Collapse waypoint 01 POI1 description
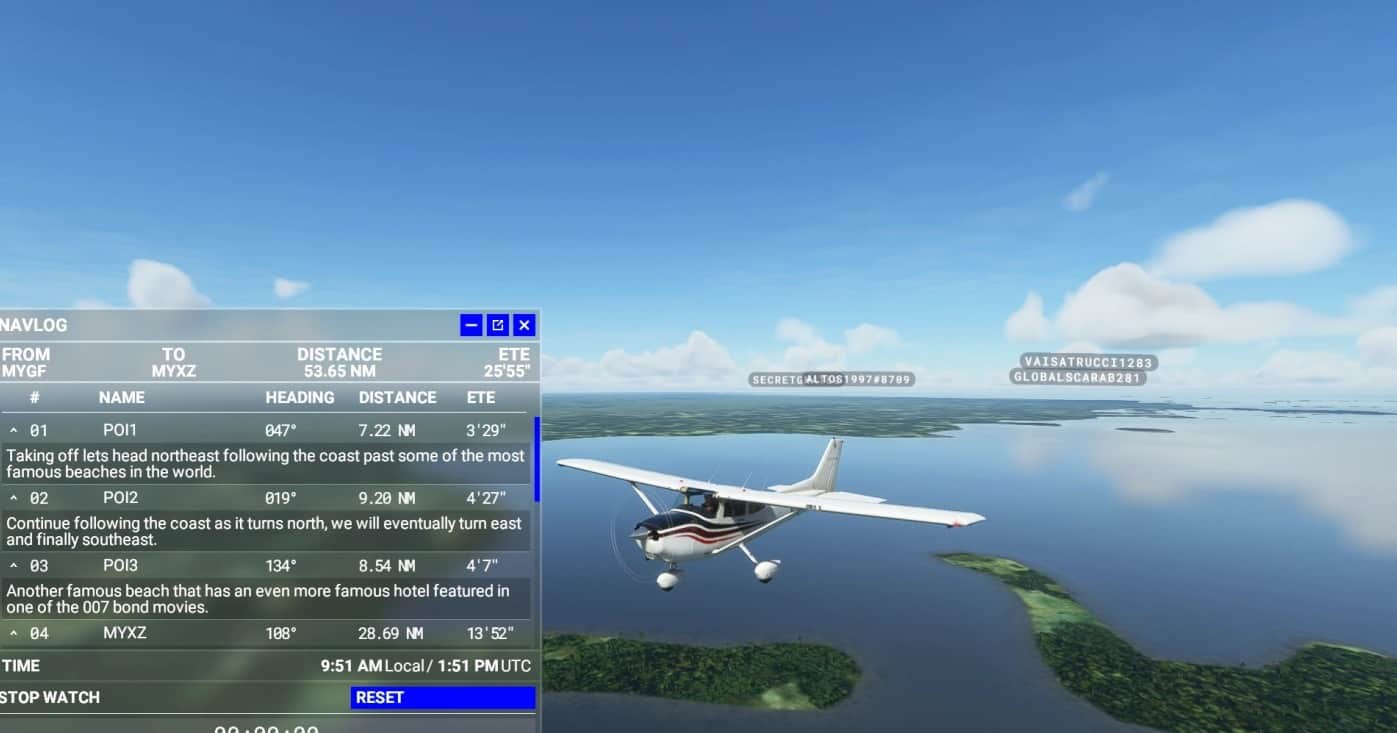This screenshot has height=733, width=1397. [x=14, y=430]
